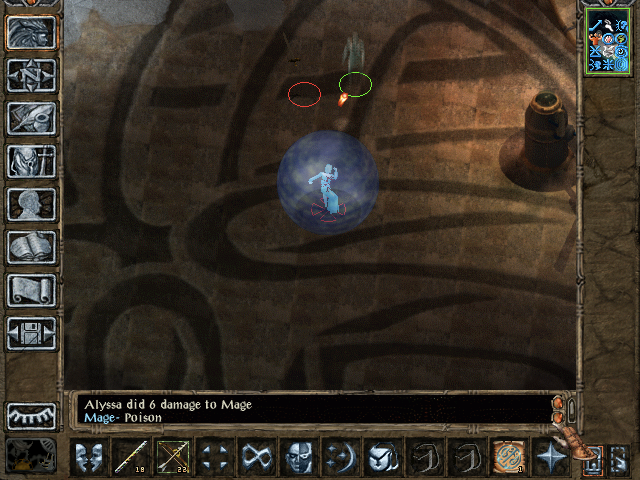The height and width of the screenshot is (480, 640).
Task: Open the area map sidebar button
Action: pyautogui.click(x=32, y=75)
